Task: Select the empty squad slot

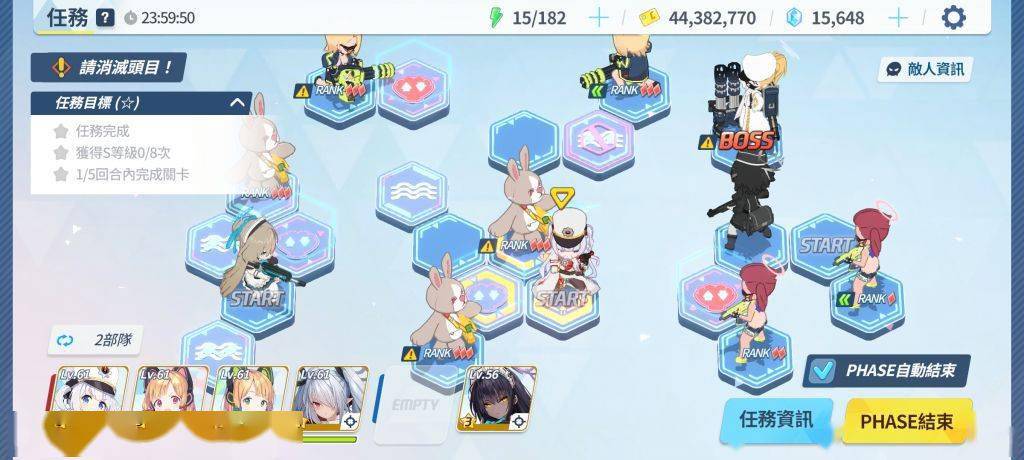Action: point(414,405)
